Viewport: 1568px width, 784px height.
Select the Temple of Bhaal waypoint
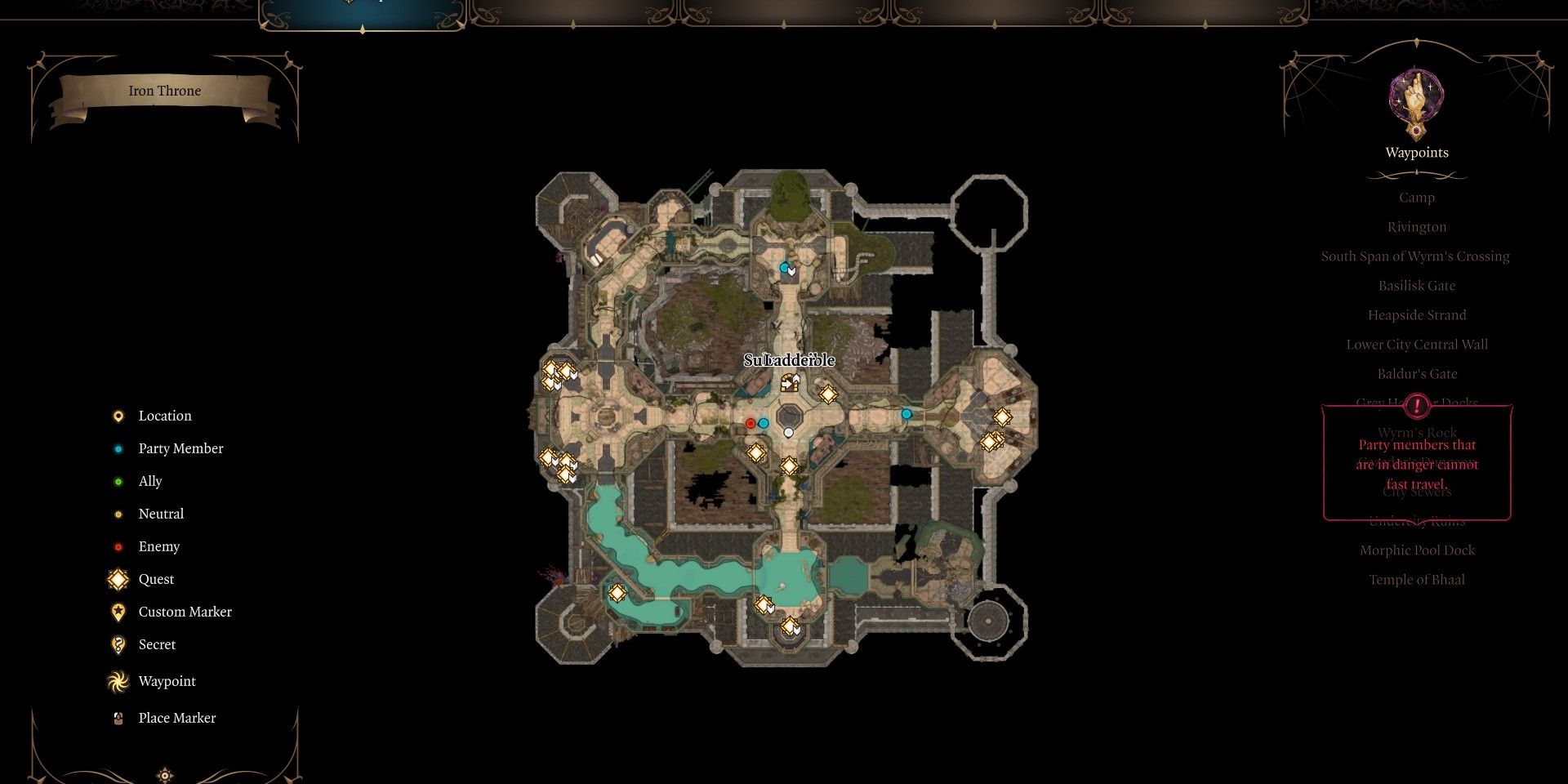coord(1417,579)
